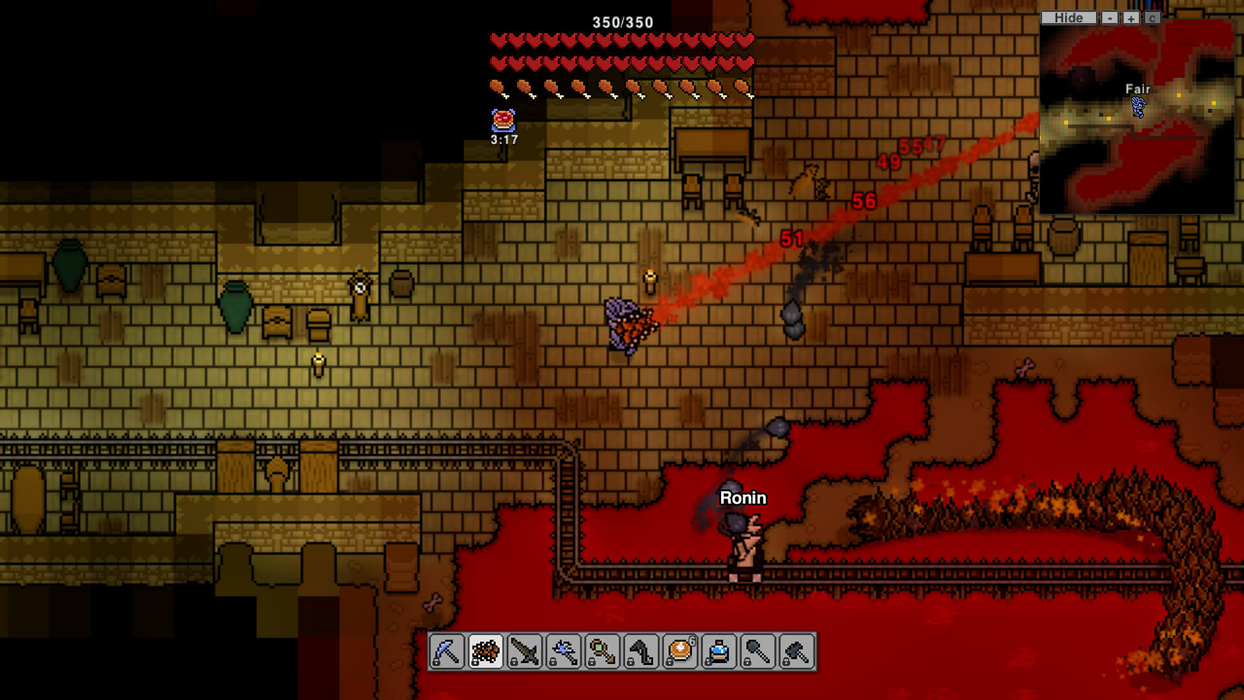Hide the minimap with the Hide button
Screen dimensions: 1244x700
[x=1068, y=17]
